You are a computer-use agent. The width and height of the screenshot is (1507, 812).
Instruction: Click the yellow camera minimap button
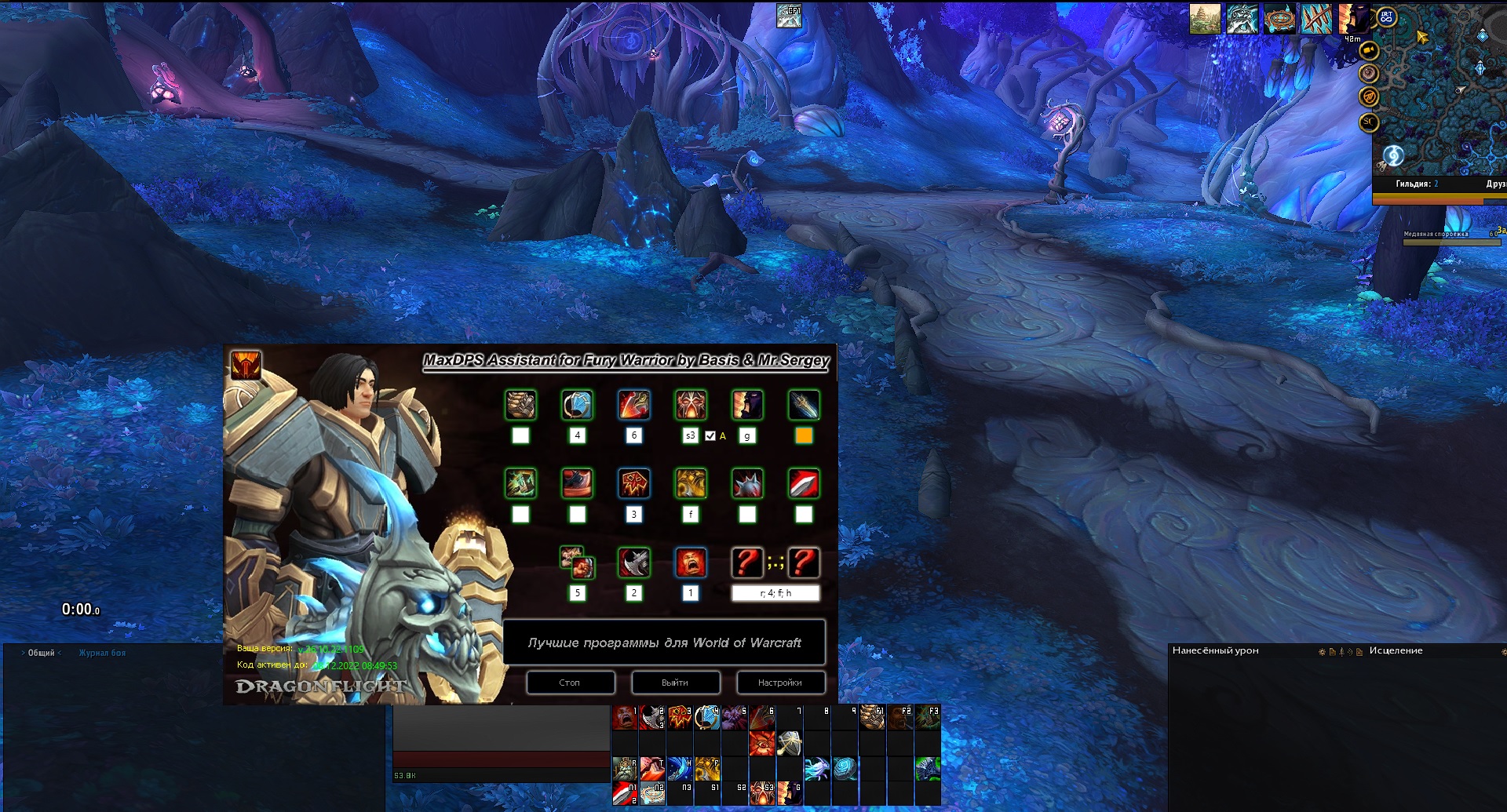(x=1369, y=51)
